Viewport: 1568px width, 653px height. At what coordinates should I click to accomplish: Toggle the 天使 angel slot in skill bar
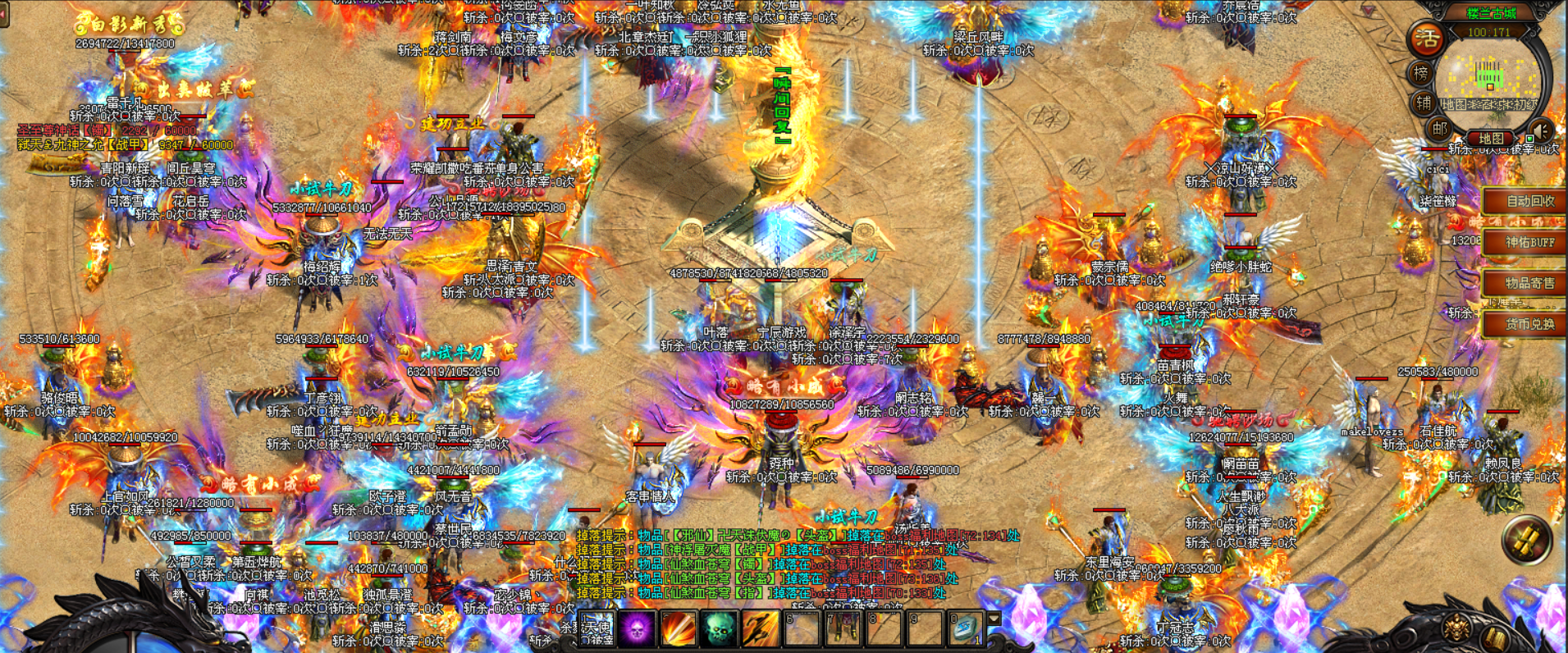coord(596,628)
